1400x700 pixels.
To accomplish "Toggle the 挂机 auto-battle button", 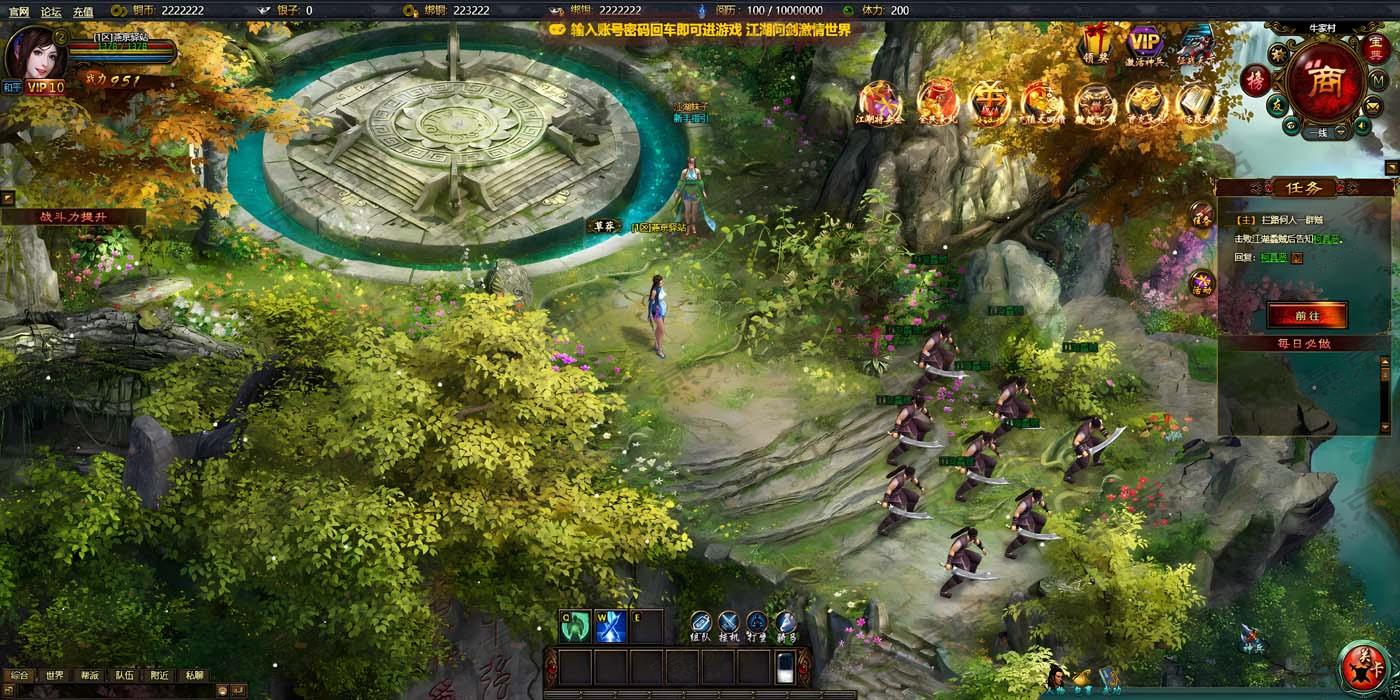I will tap(729, 625).
